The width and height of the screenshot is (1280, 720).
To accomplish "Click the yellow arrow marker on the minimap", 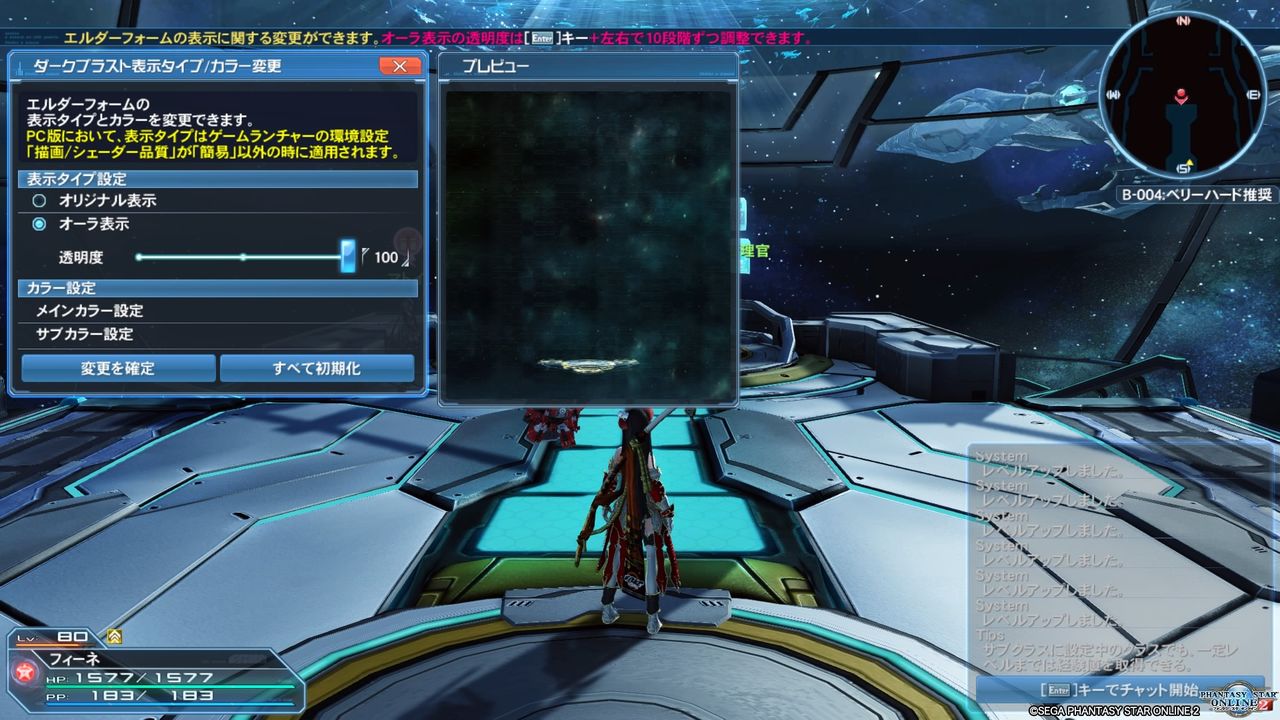I will click(x=1190, y=163).
